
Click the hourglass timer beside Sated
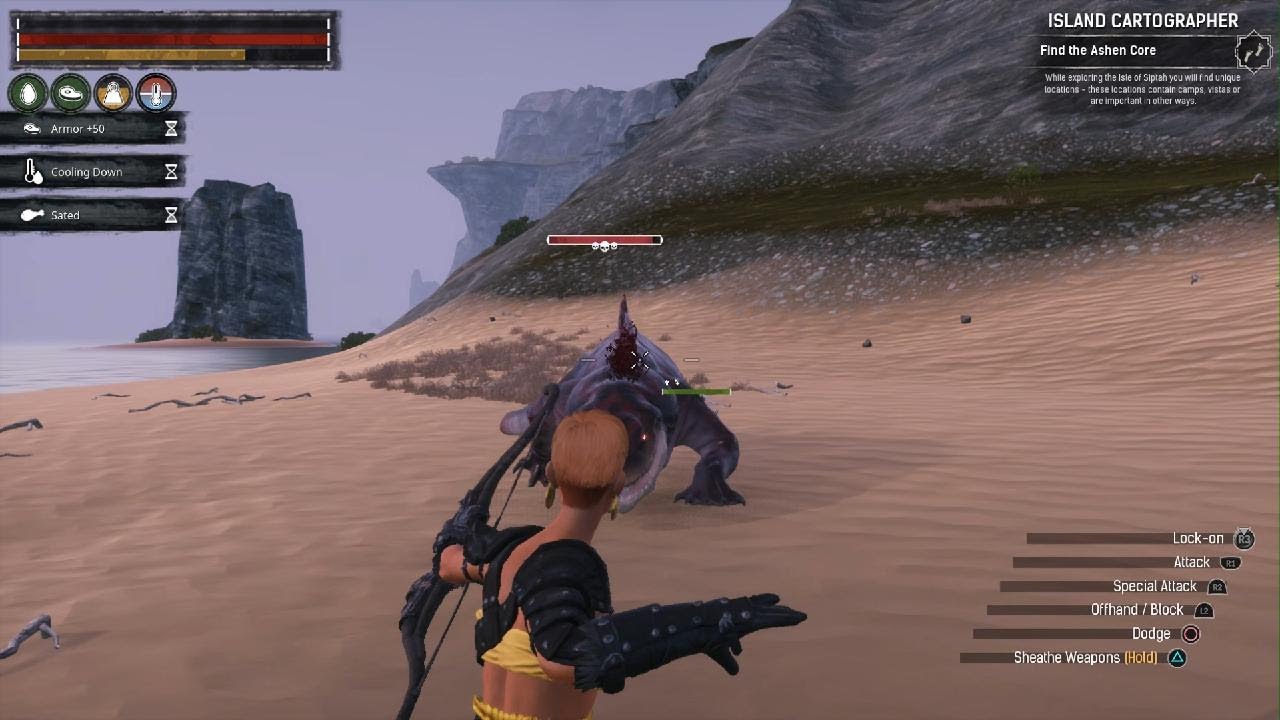pos(171,214)
